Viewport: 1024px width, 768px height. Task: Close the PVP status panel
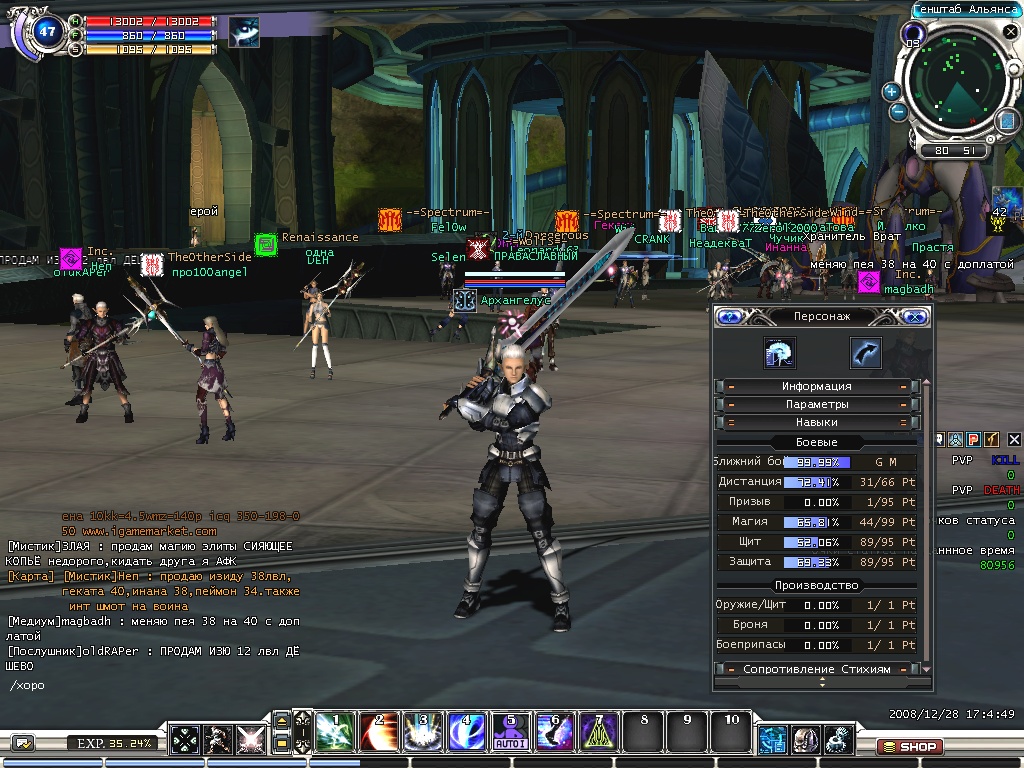1014,439
